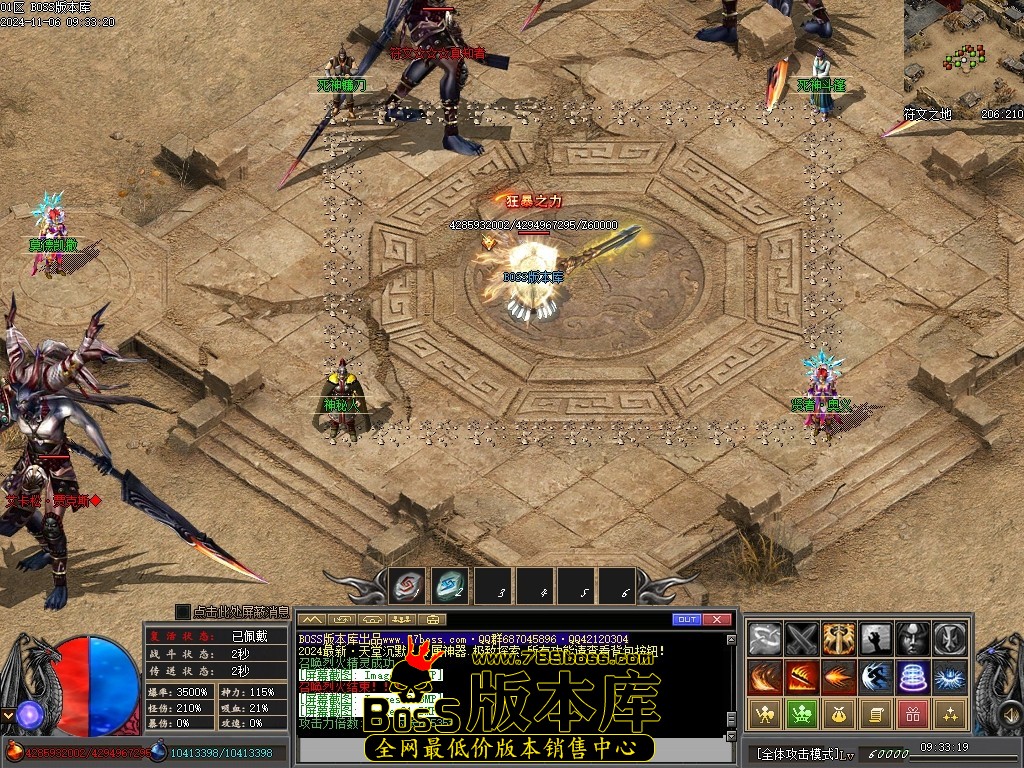Open the character panel with the warrior icon
The height and width of the screenshot is (768, 1024).
click(x=765, y=714)
